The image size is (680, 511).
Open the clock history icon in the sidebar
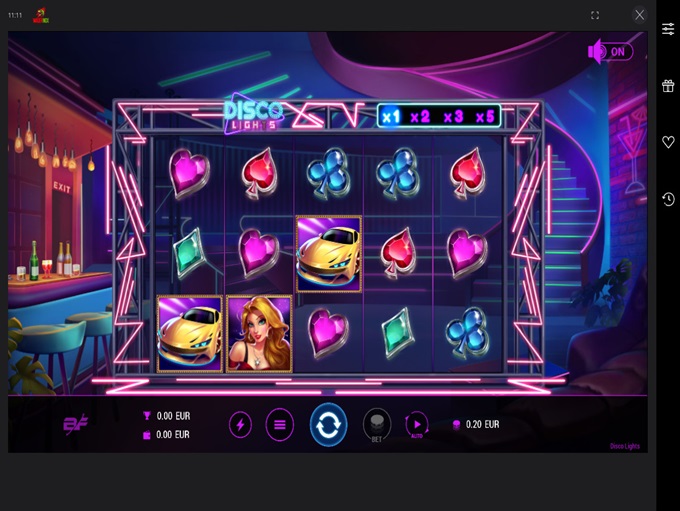click(x=668, y=200)
